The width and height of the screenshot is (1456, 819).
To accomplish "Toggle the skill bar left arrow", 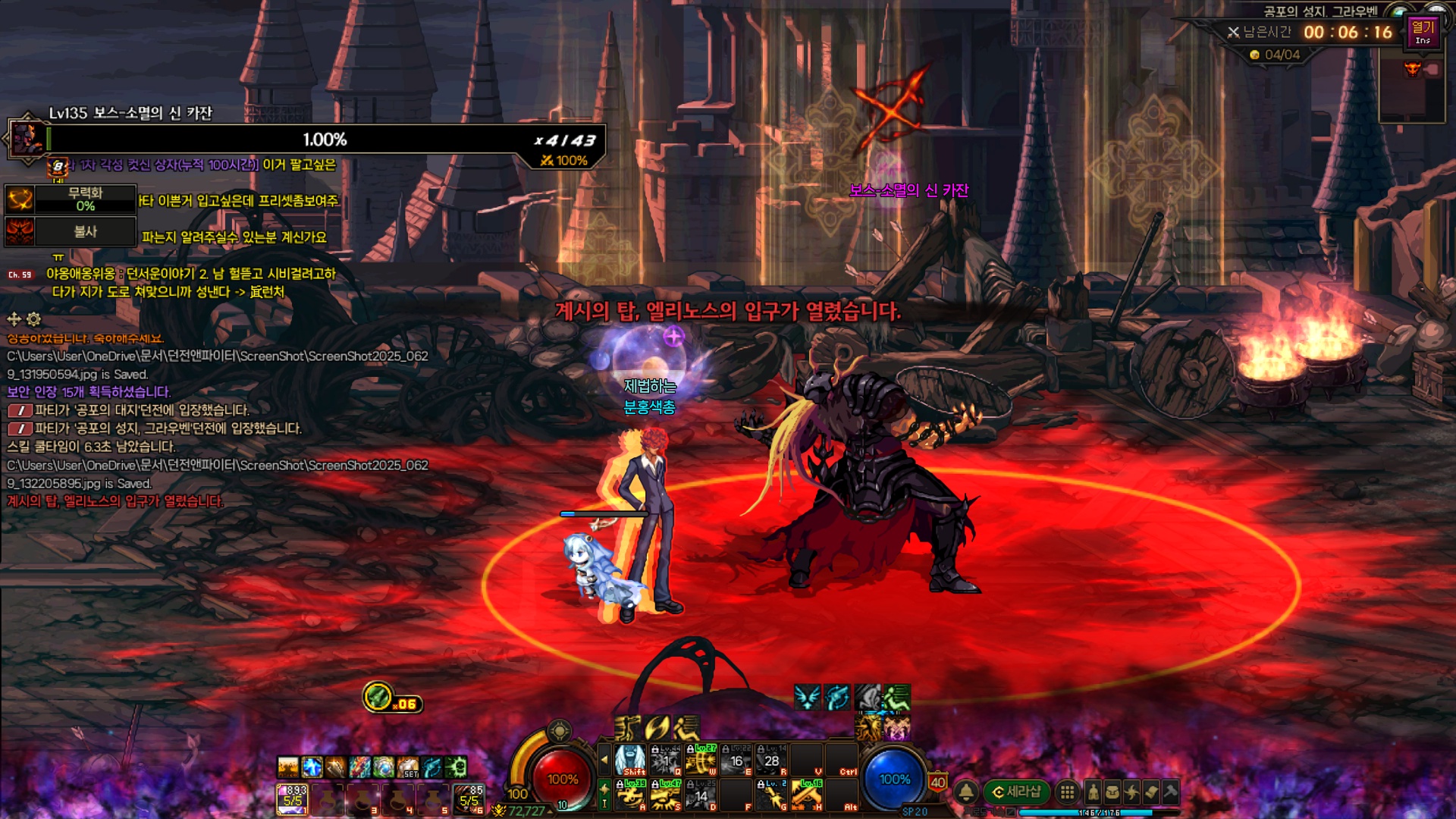I will [604, 759].
